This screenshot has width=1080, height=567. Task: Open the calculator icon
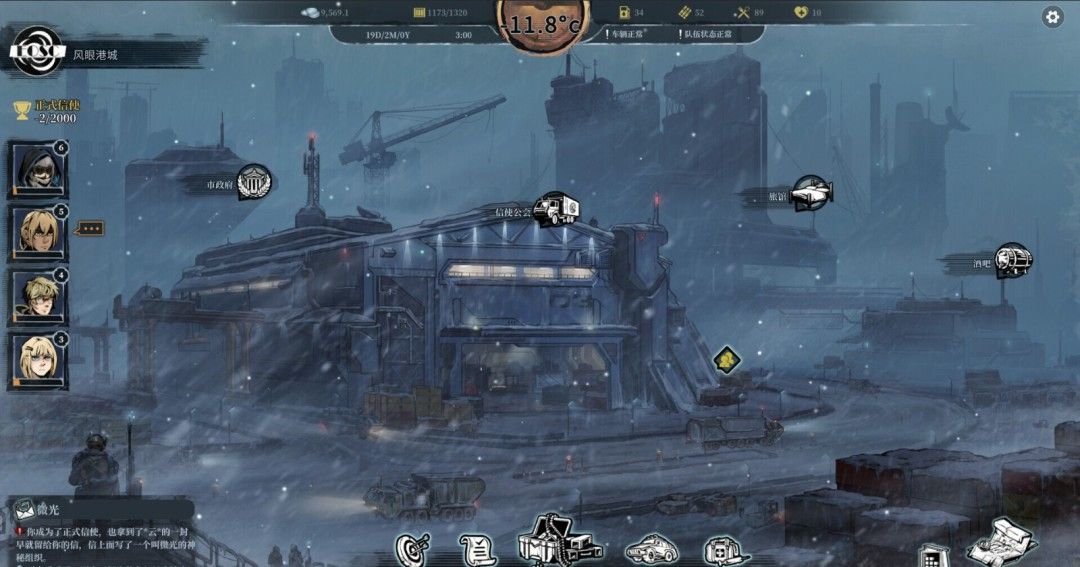(932, 555)
